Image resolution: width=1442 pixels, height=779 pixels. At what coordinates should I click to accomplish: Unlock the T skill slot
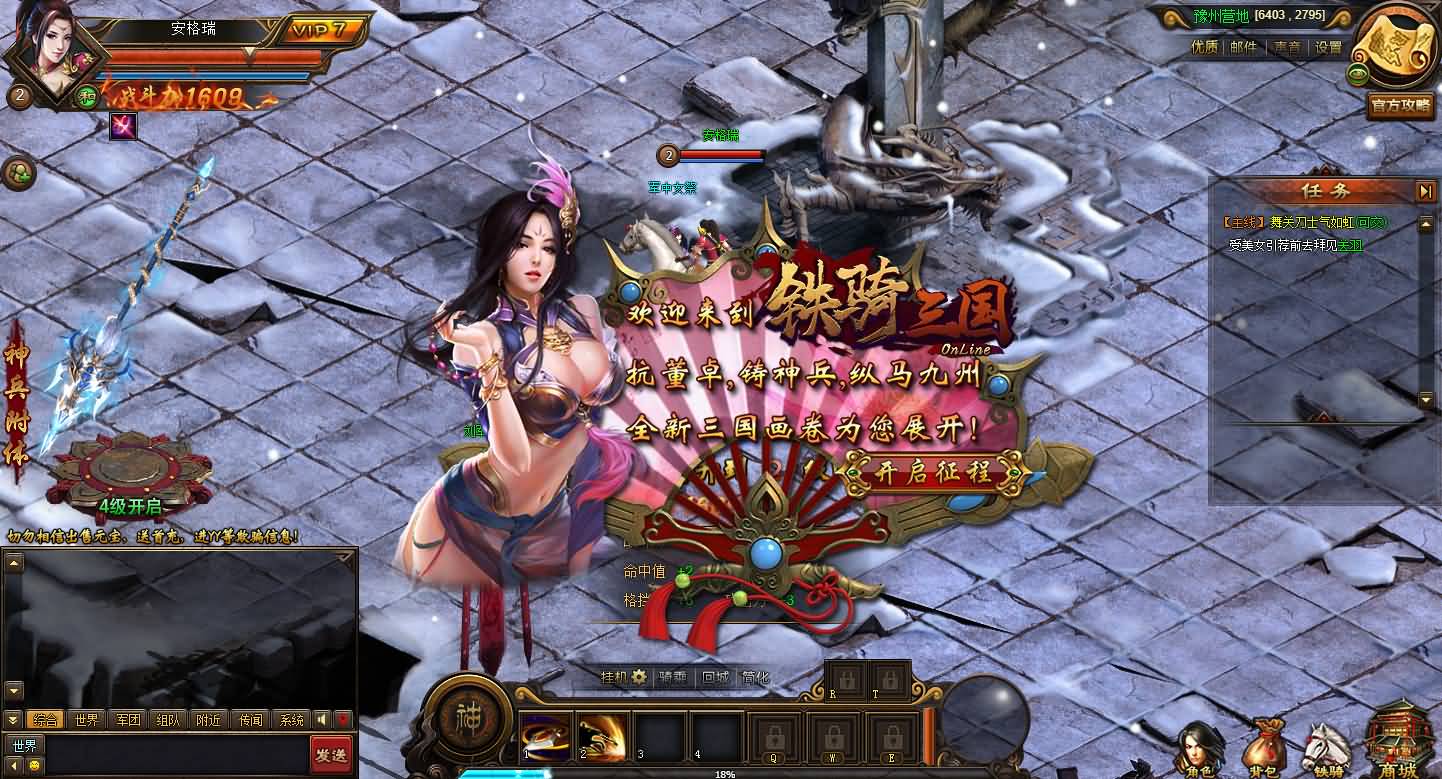890,680
